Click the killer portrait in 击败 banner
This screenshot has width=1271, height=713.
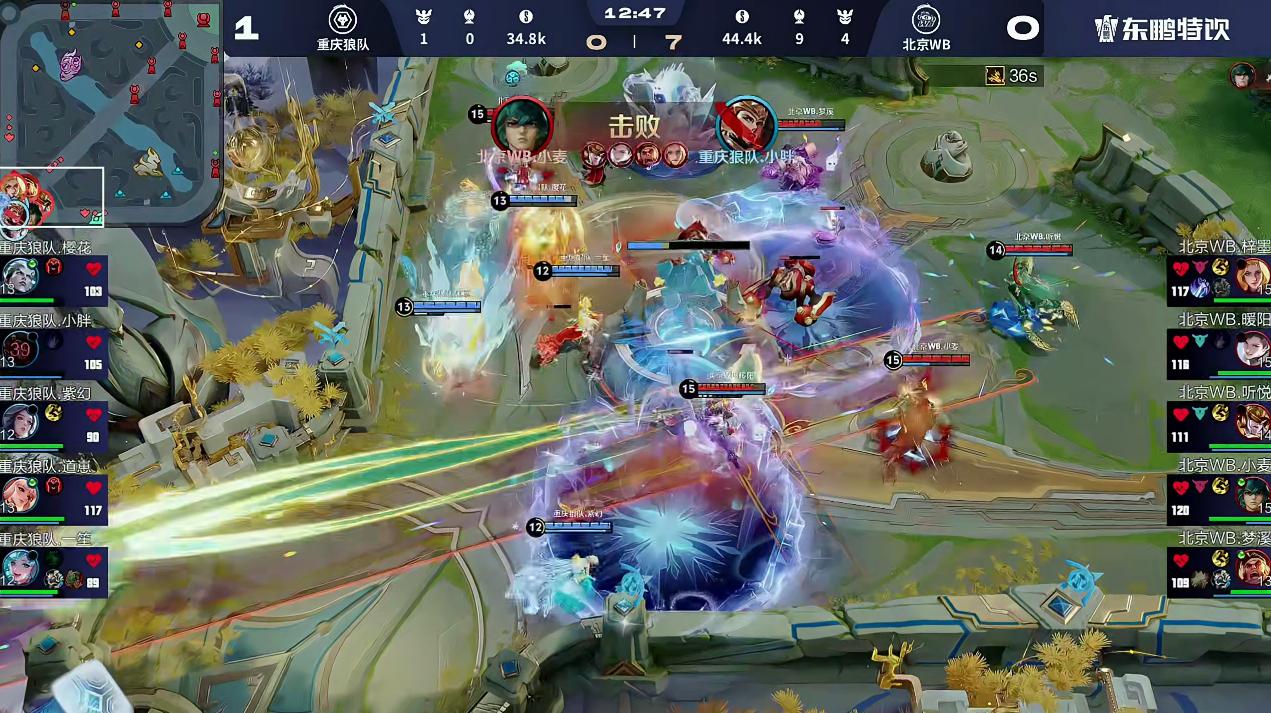click(522, 125)
